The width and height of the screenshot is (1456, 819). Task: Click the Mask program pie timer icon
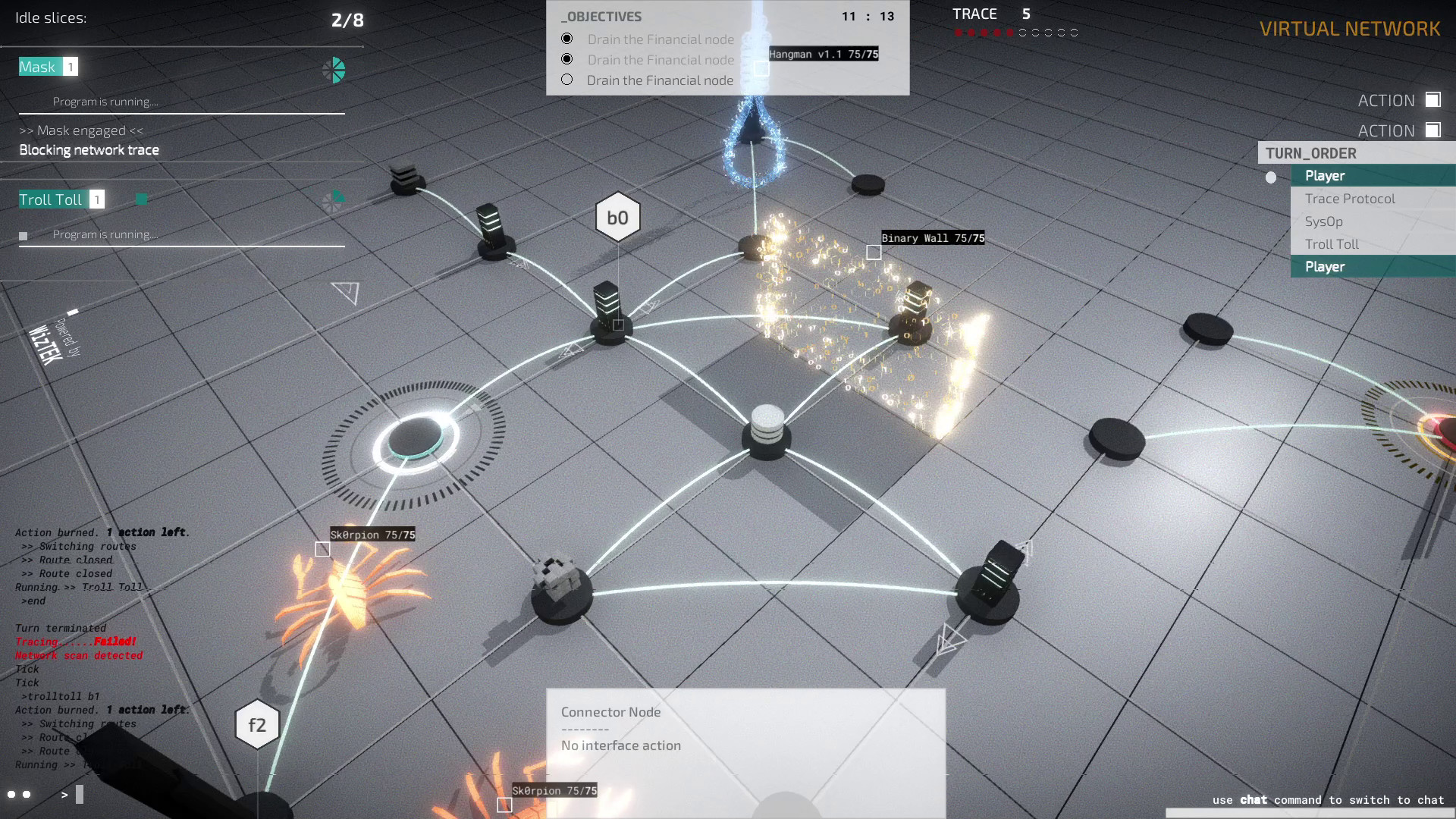[334, 71]
